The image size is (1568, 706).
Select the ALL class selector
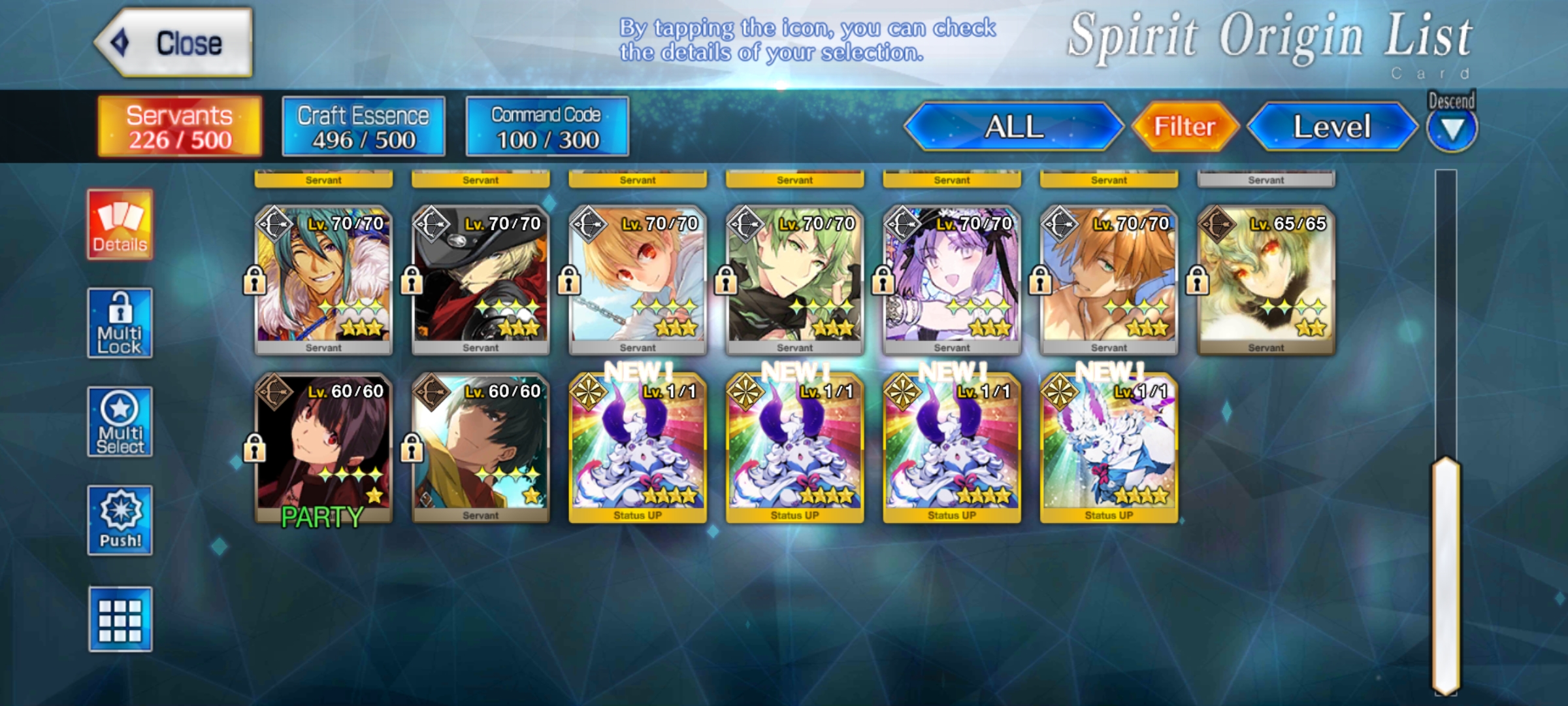(x=1013, y=127)
